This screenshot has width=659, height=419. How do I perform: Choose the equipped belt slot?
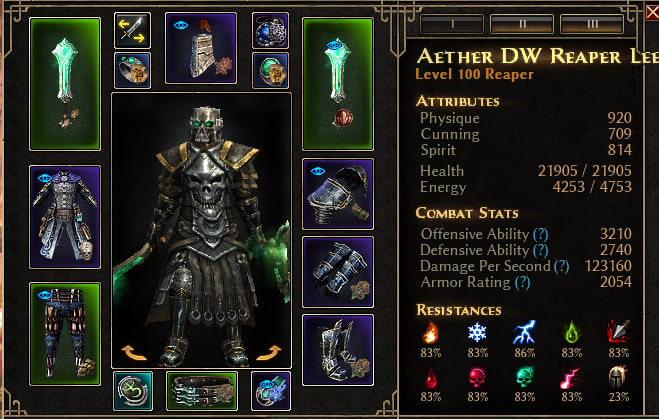tap(200, 391)
